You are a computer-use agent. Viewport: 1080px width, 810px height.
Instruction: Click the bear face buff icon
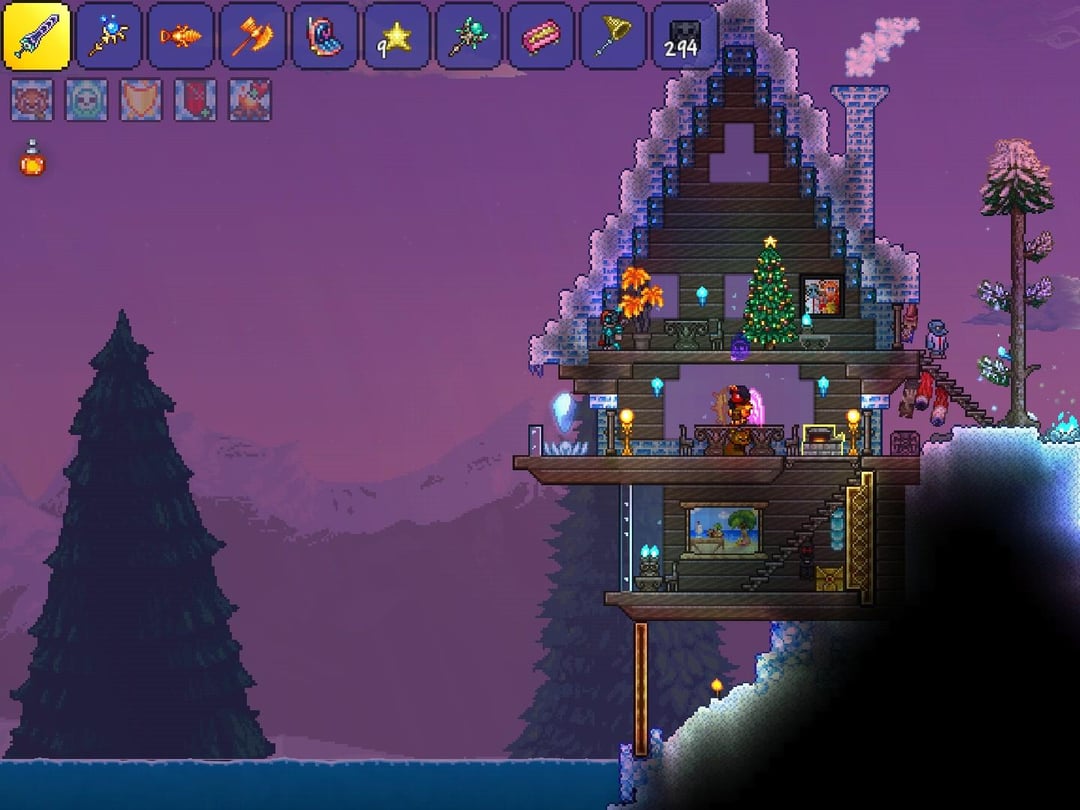pyautogui.click(x=32, y=101)
